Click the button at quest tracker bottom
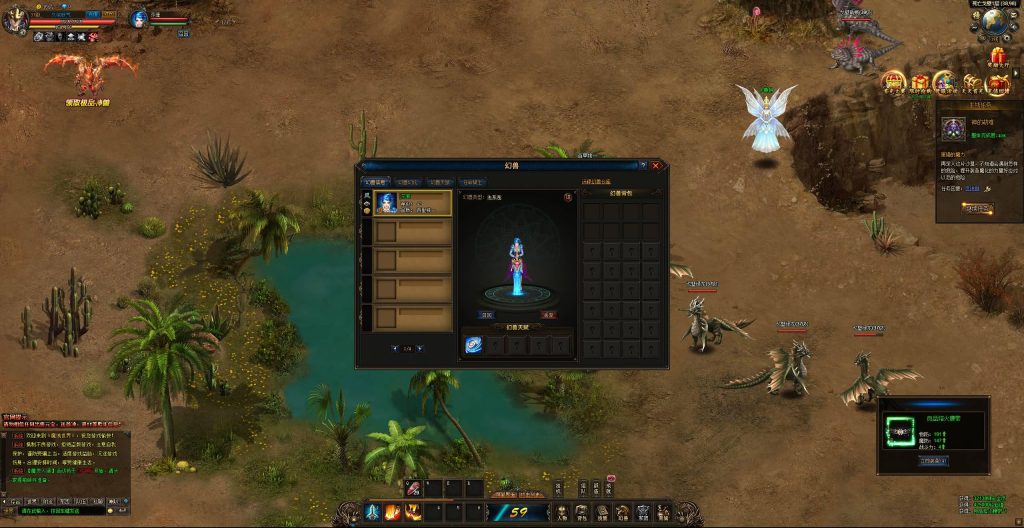The height and width of the screenshot is (528, 1024). (977, 208)
